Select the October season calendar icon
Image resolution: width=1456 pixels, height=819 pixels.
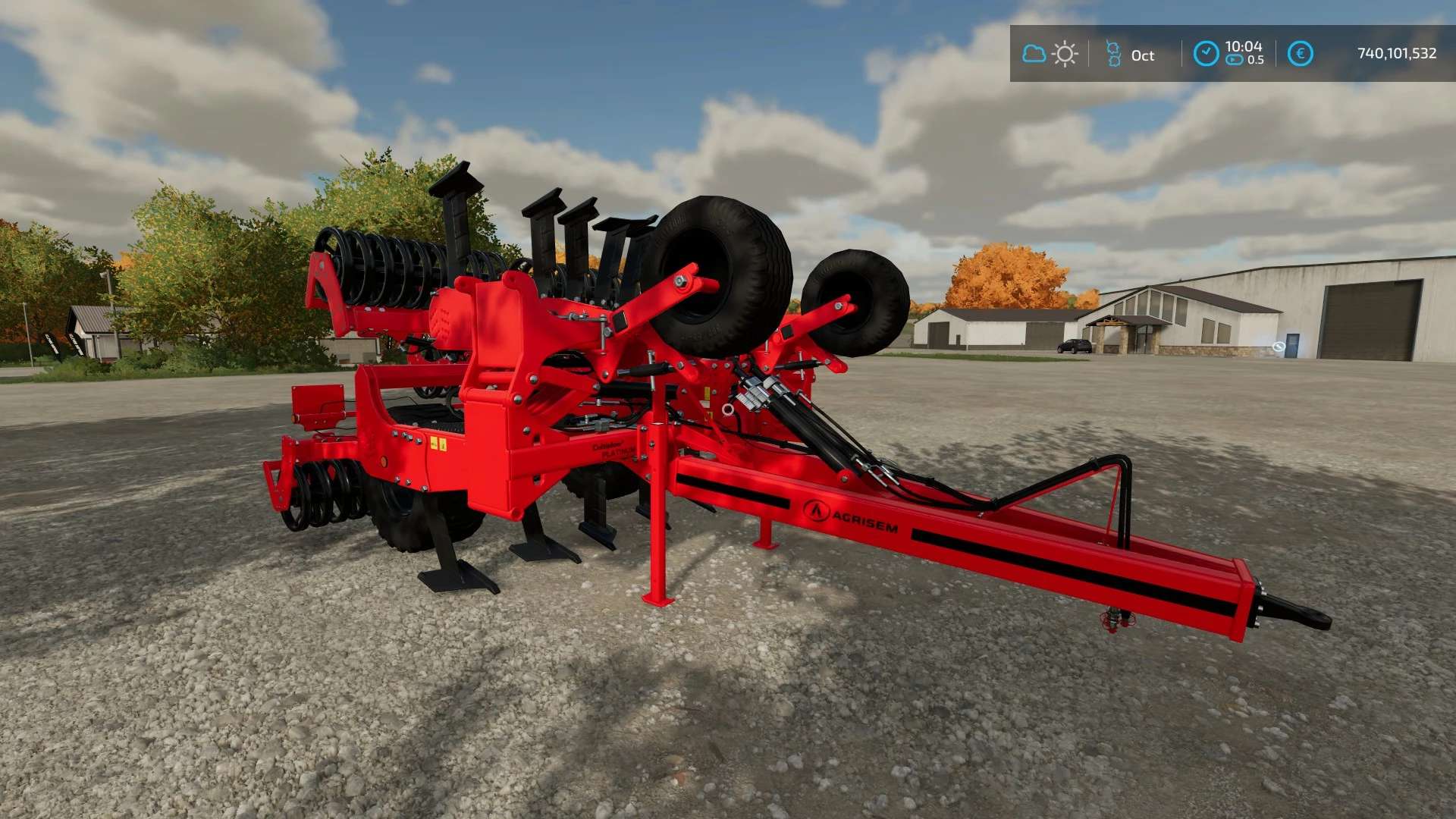1113,54
